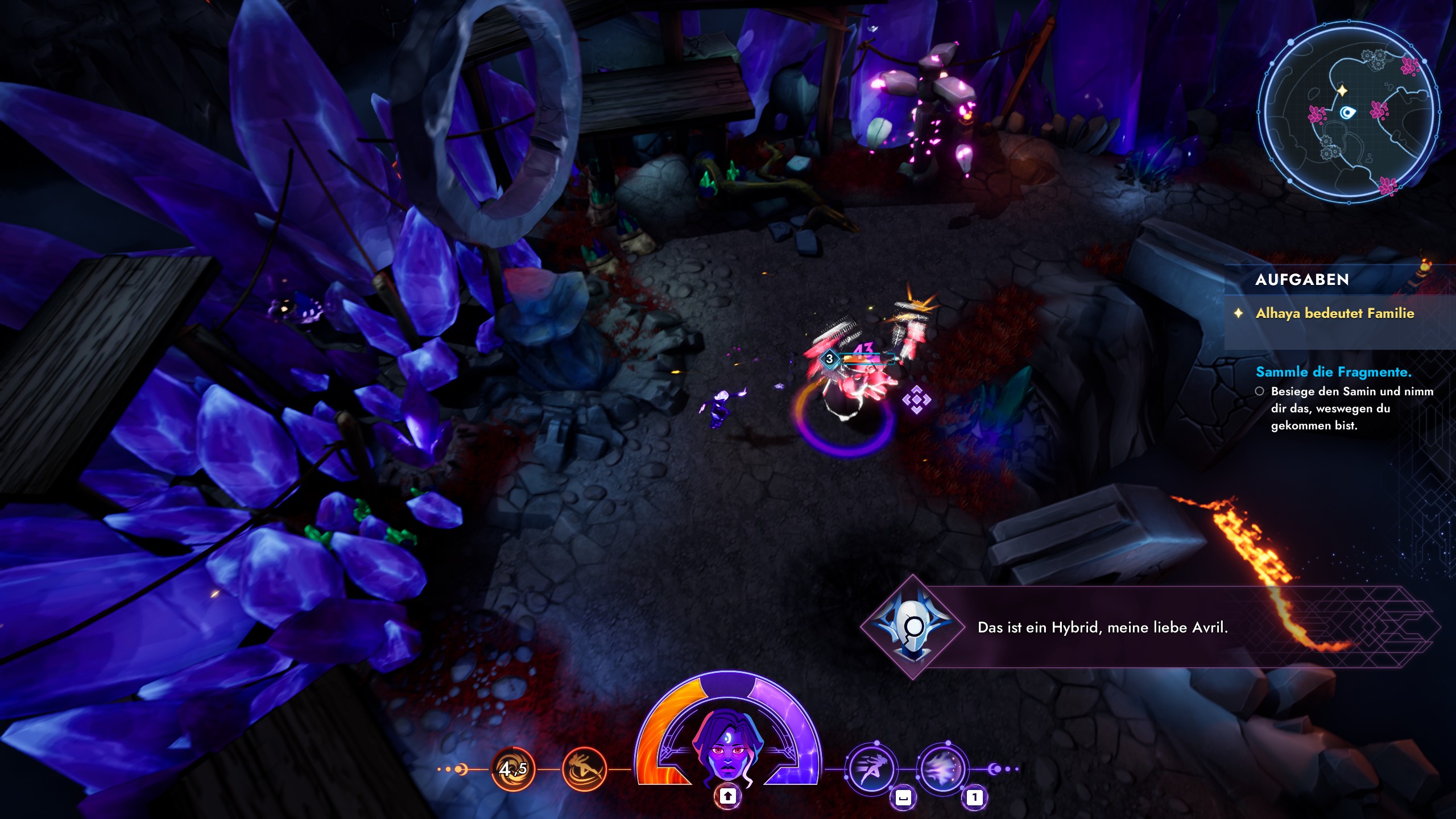Trigger the purple dash ability
Viewport: 1456px width, 819px height.
[871, 769]
